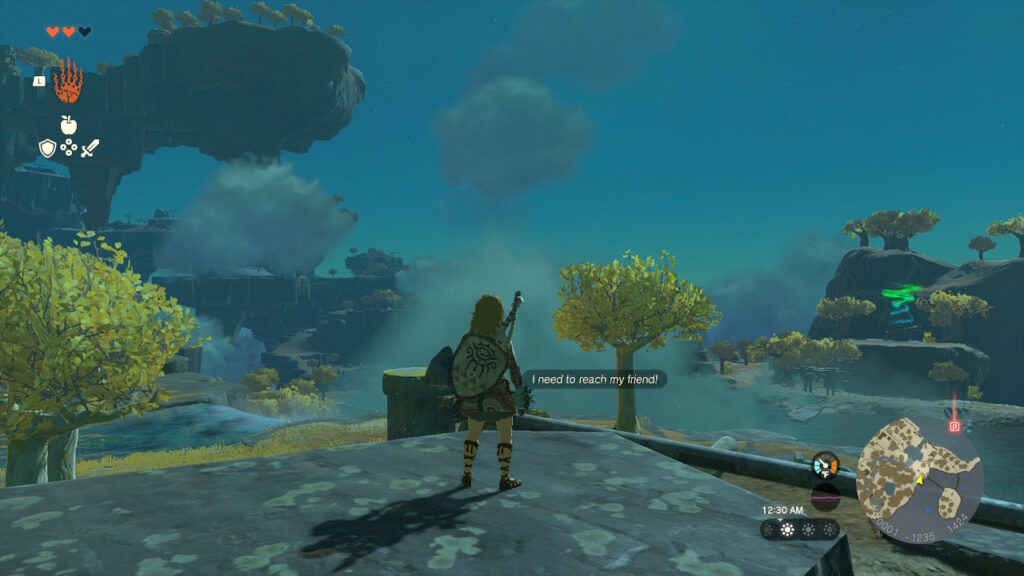Click the noise level indicator circle

825,496
